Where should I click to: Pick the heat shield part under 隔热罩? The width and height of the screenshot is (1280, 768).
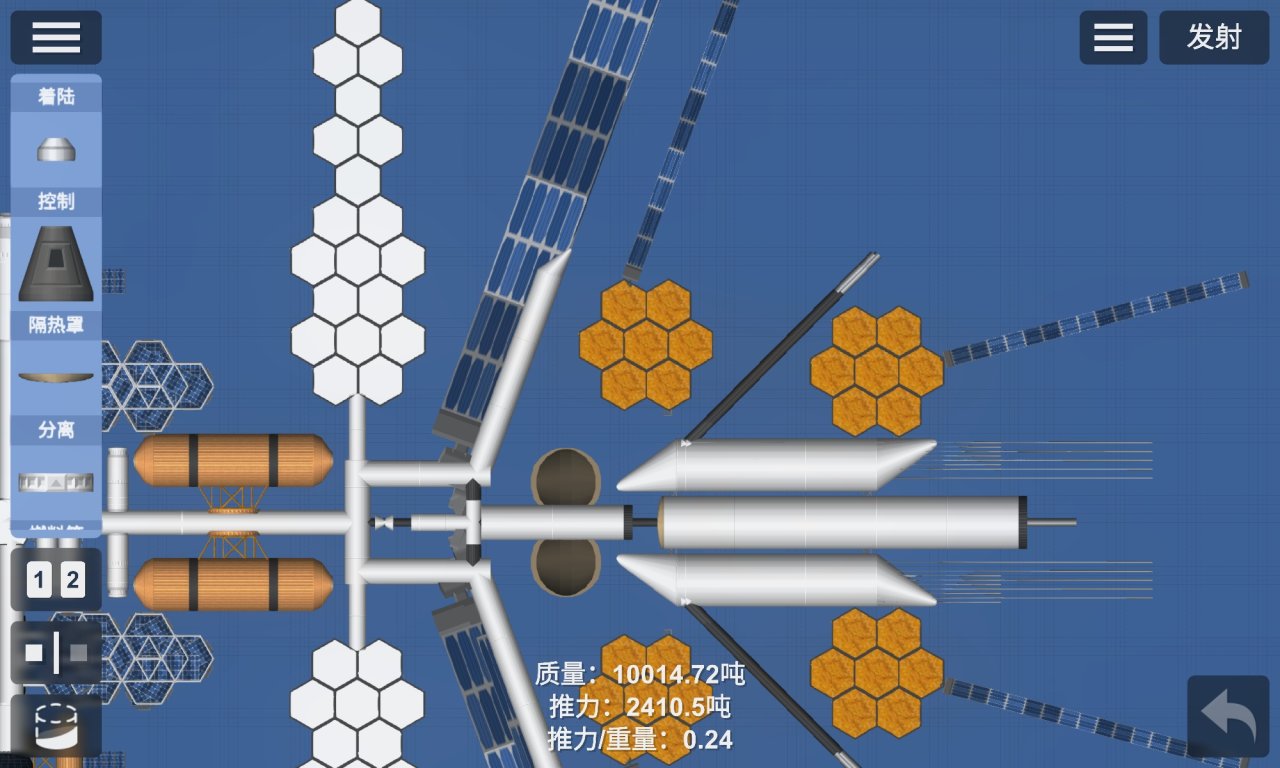[x=55, y=375]
